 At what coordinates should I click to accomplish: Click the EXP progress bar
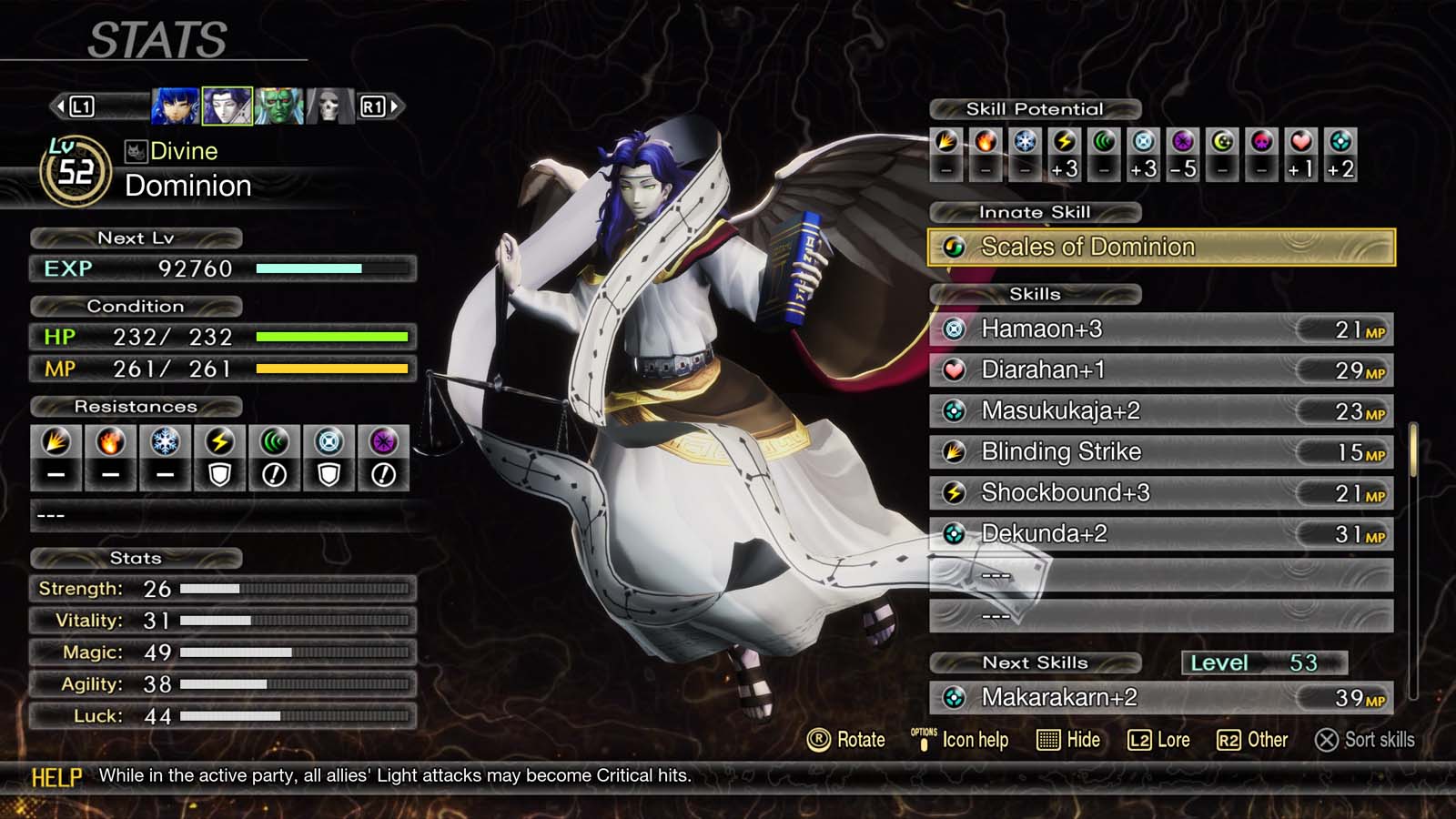coord(332,268)
